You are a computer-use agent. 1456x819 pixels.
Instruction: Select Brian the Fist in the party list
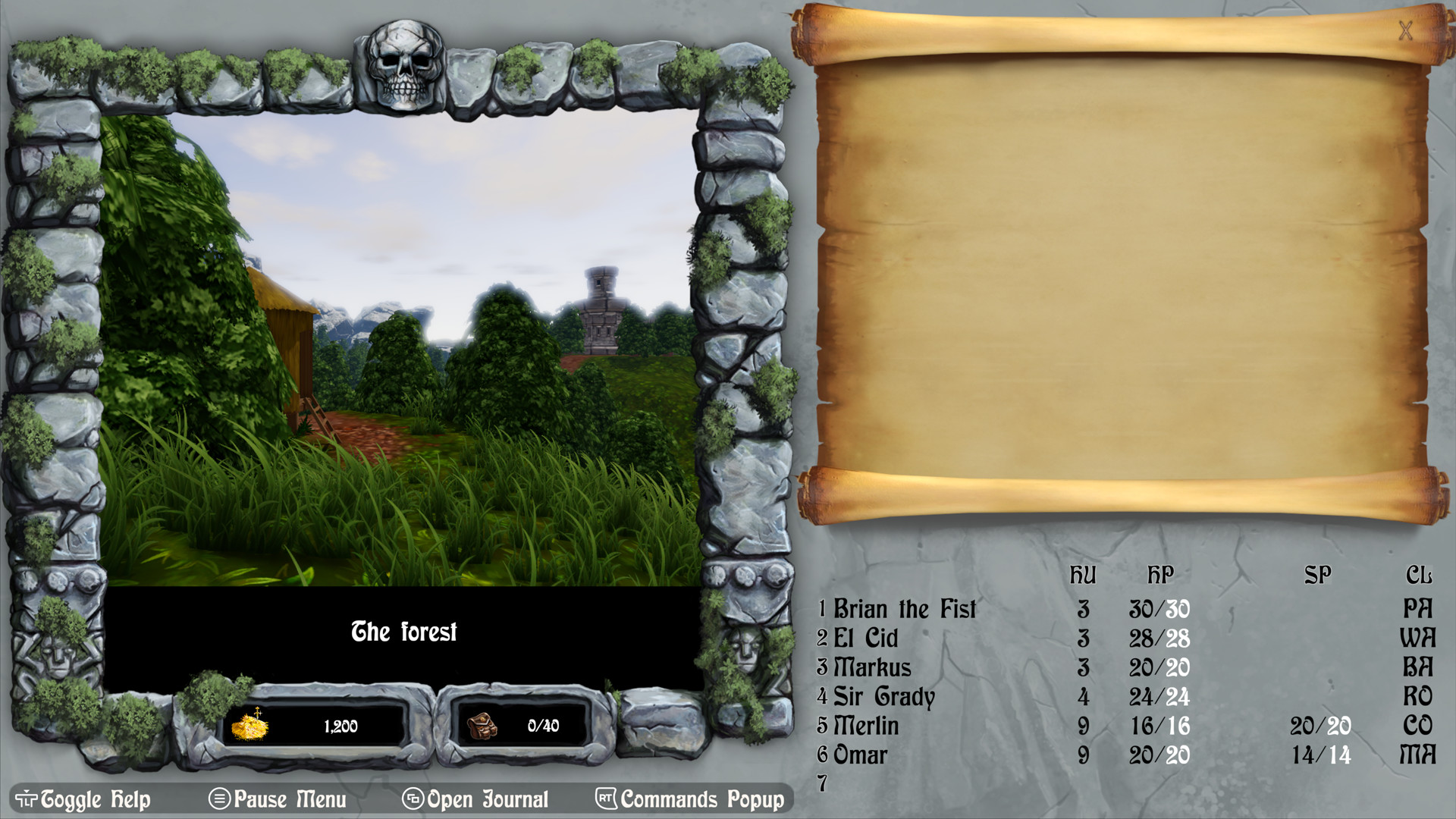904,609
